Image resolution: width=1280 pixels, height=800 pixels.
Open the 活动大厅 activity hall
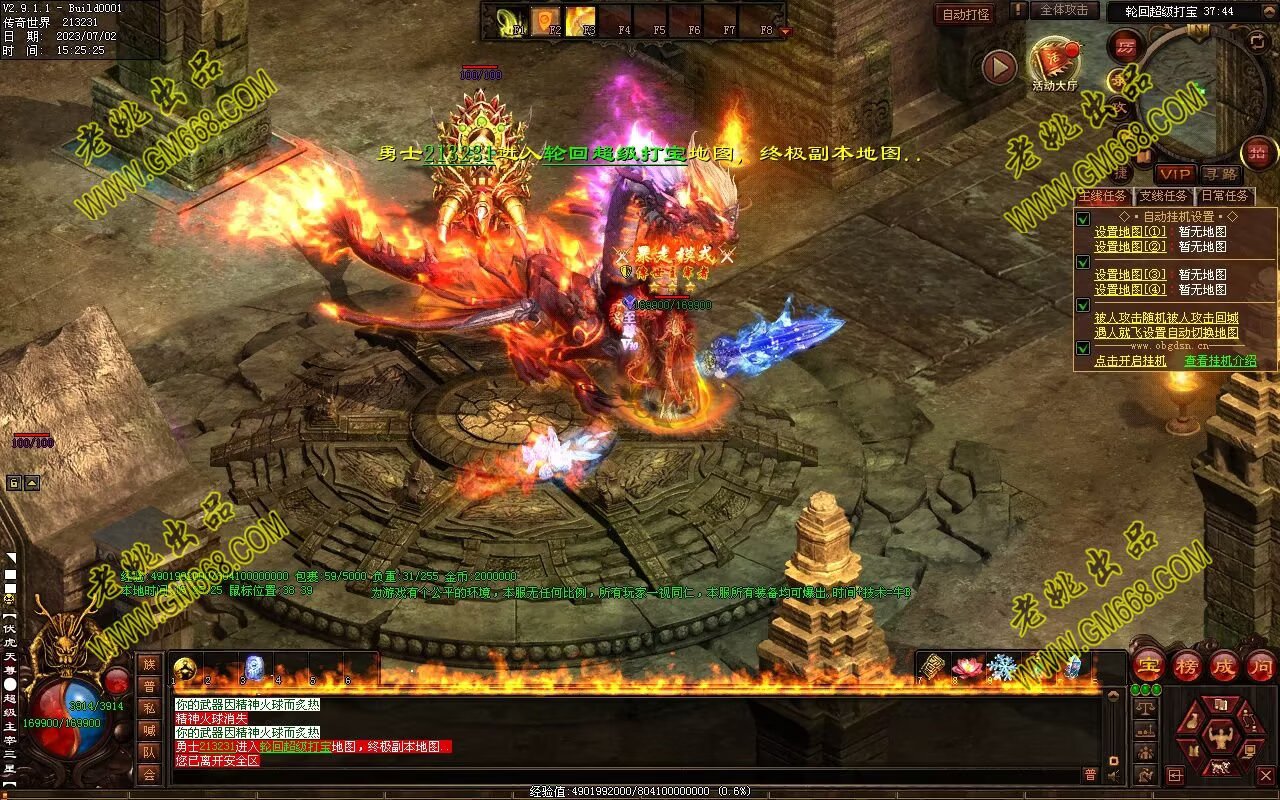tap(1054, 62)
